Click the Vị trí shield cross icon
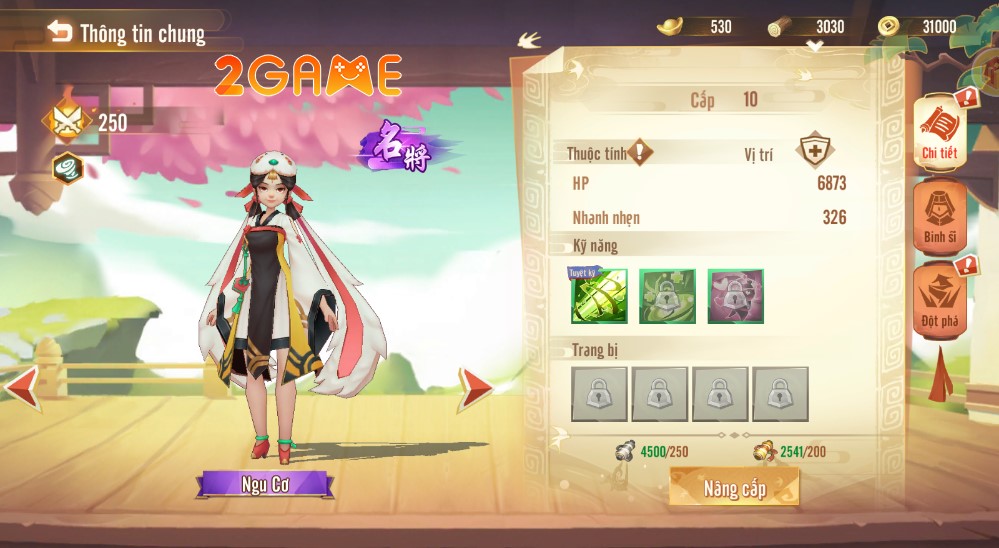Viewport: 999px width, 548px height. point(815,152)
